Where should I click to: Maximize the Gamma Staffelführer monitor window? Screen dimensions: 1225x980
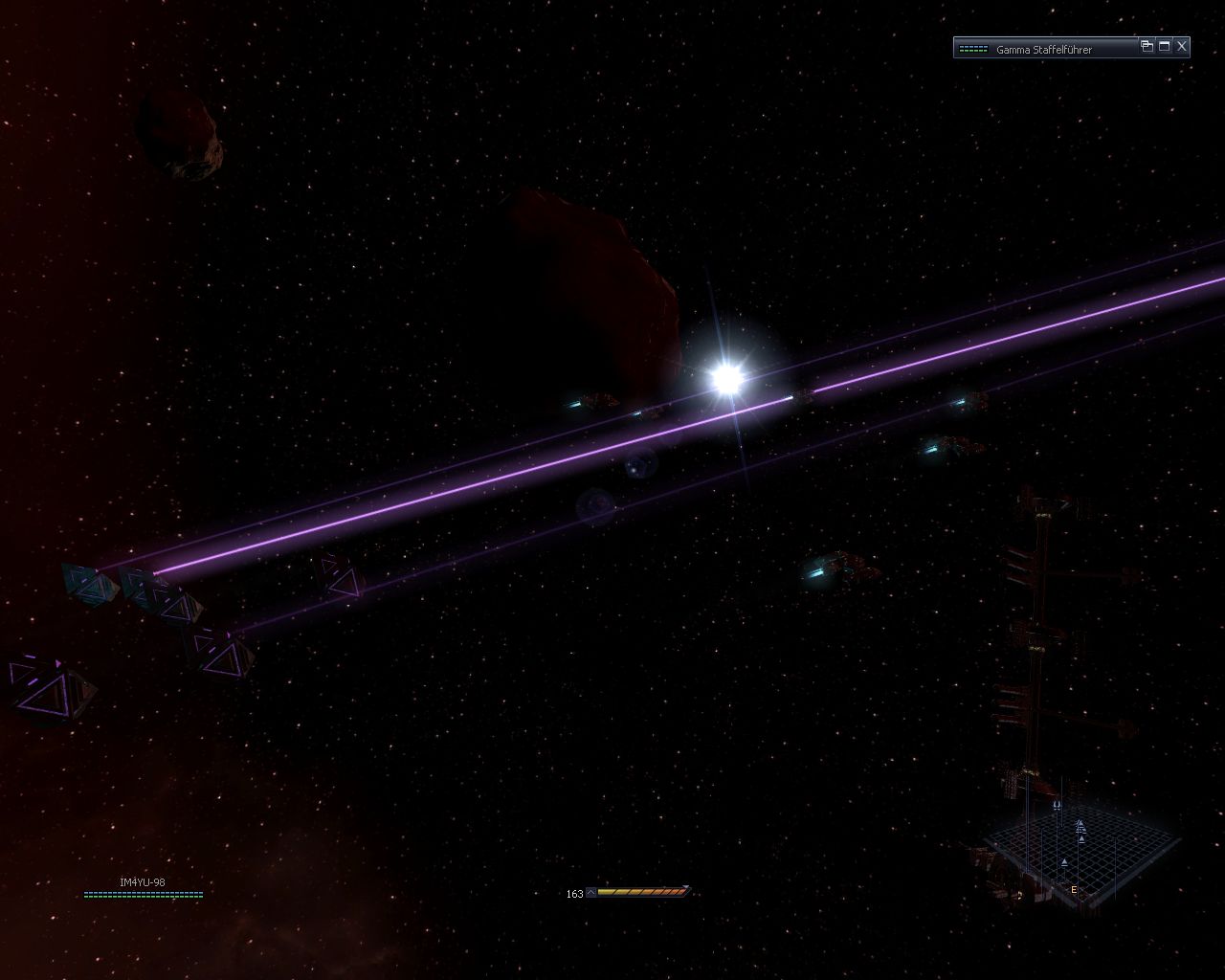tap(1165, 46)
